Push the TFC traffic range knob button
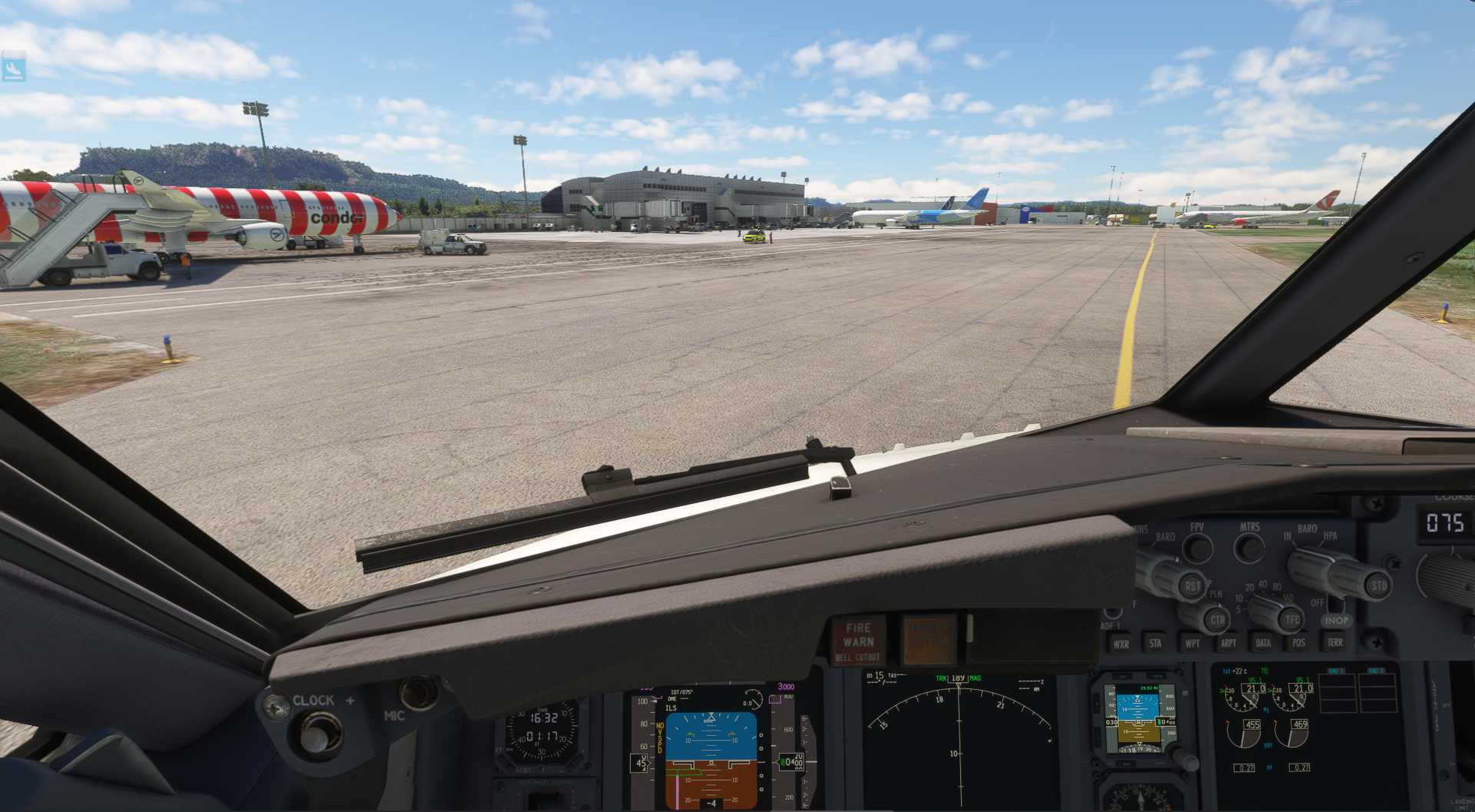The image size is (1475, 812). point(1291,619)
